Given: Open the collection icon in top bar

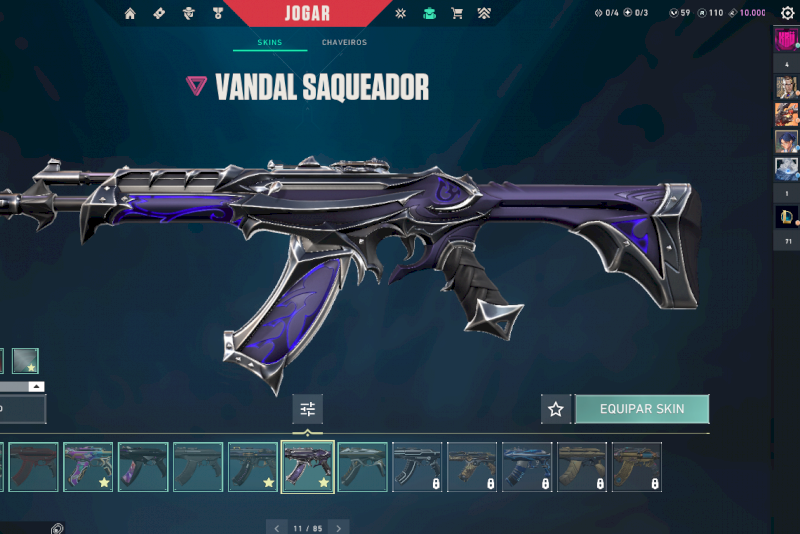Looking at the screenshot, I should 429,14.
